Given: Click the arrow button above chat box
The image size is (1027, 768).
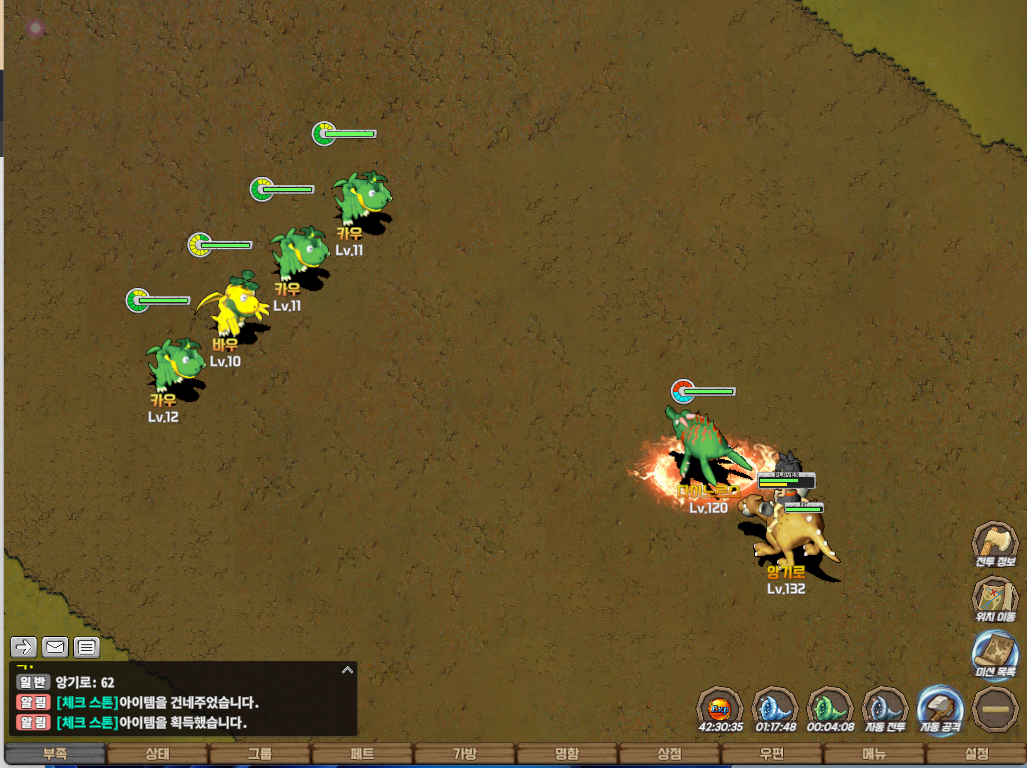Looking at the screenshot, I should click(x=24, y=647).
